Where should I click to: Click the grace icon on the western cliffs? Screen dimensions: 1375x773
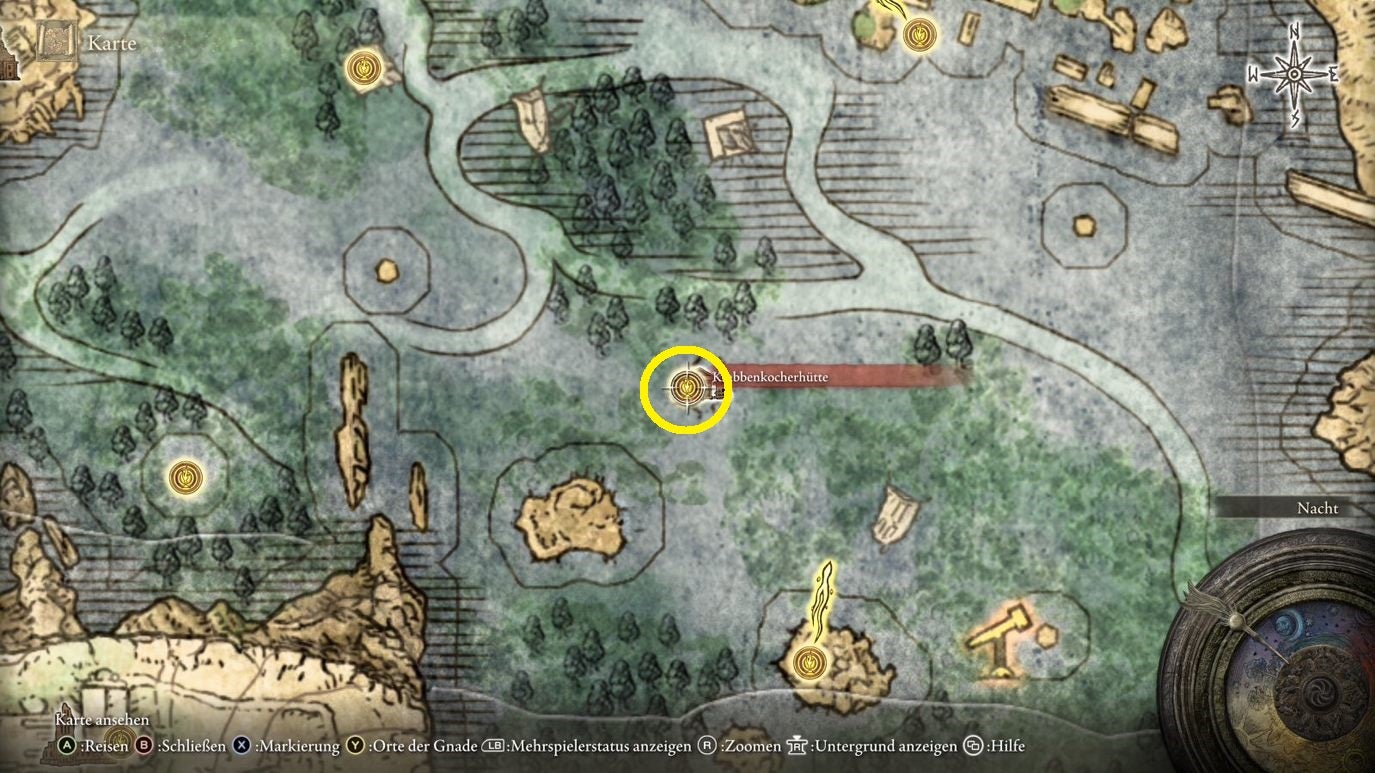point(186,477)
